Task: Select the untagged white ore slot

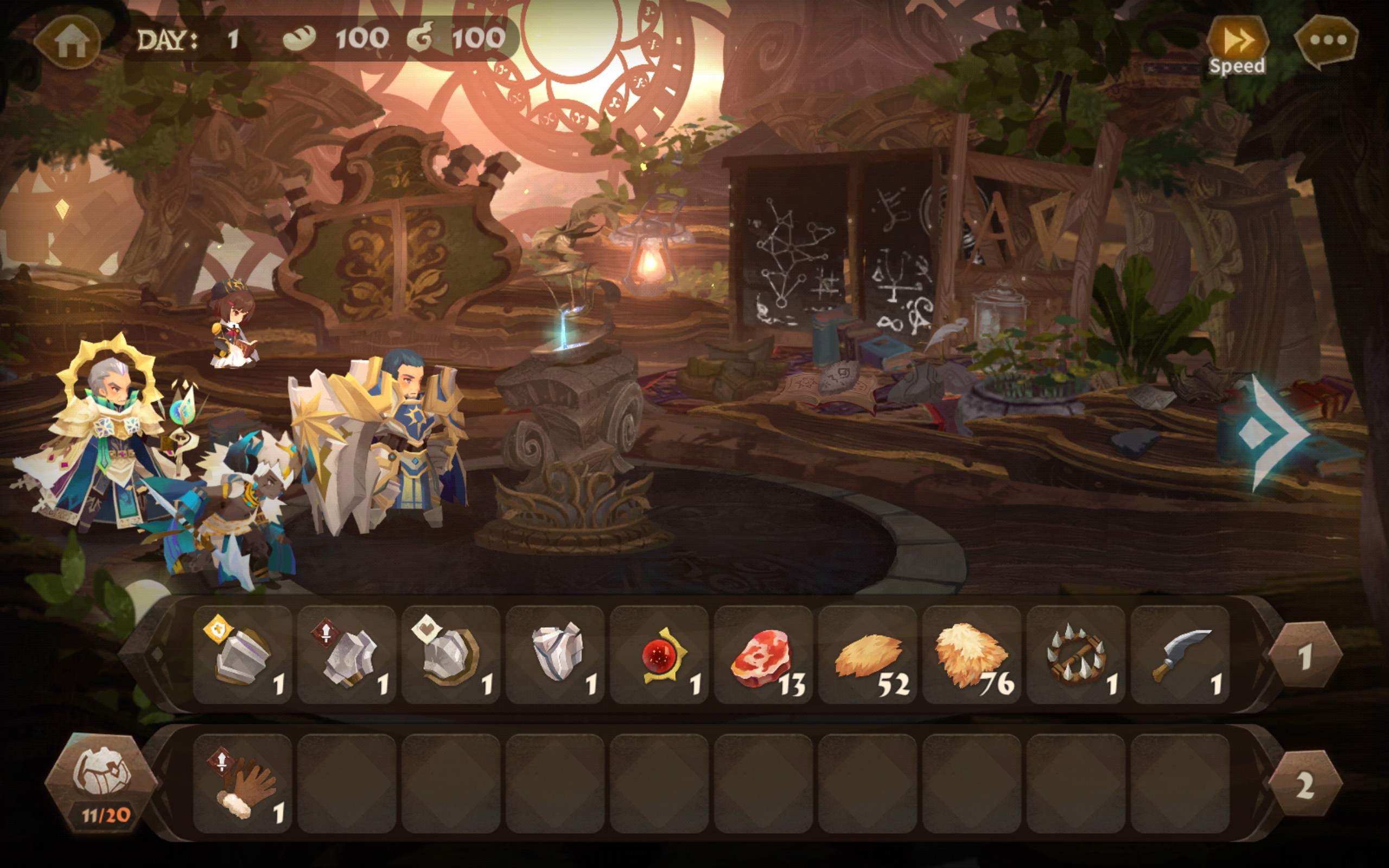Action: (x=555, y=654)
